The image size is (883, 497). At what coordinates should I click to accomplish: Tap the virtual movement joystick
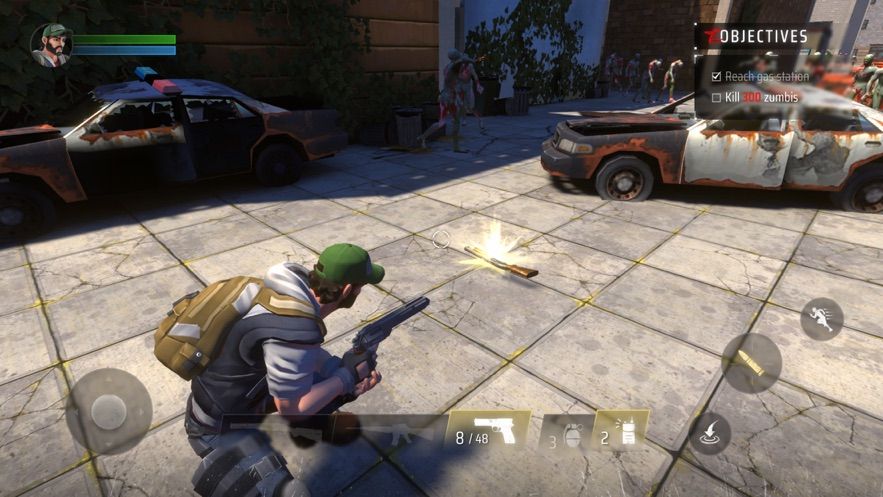[108, 411]
